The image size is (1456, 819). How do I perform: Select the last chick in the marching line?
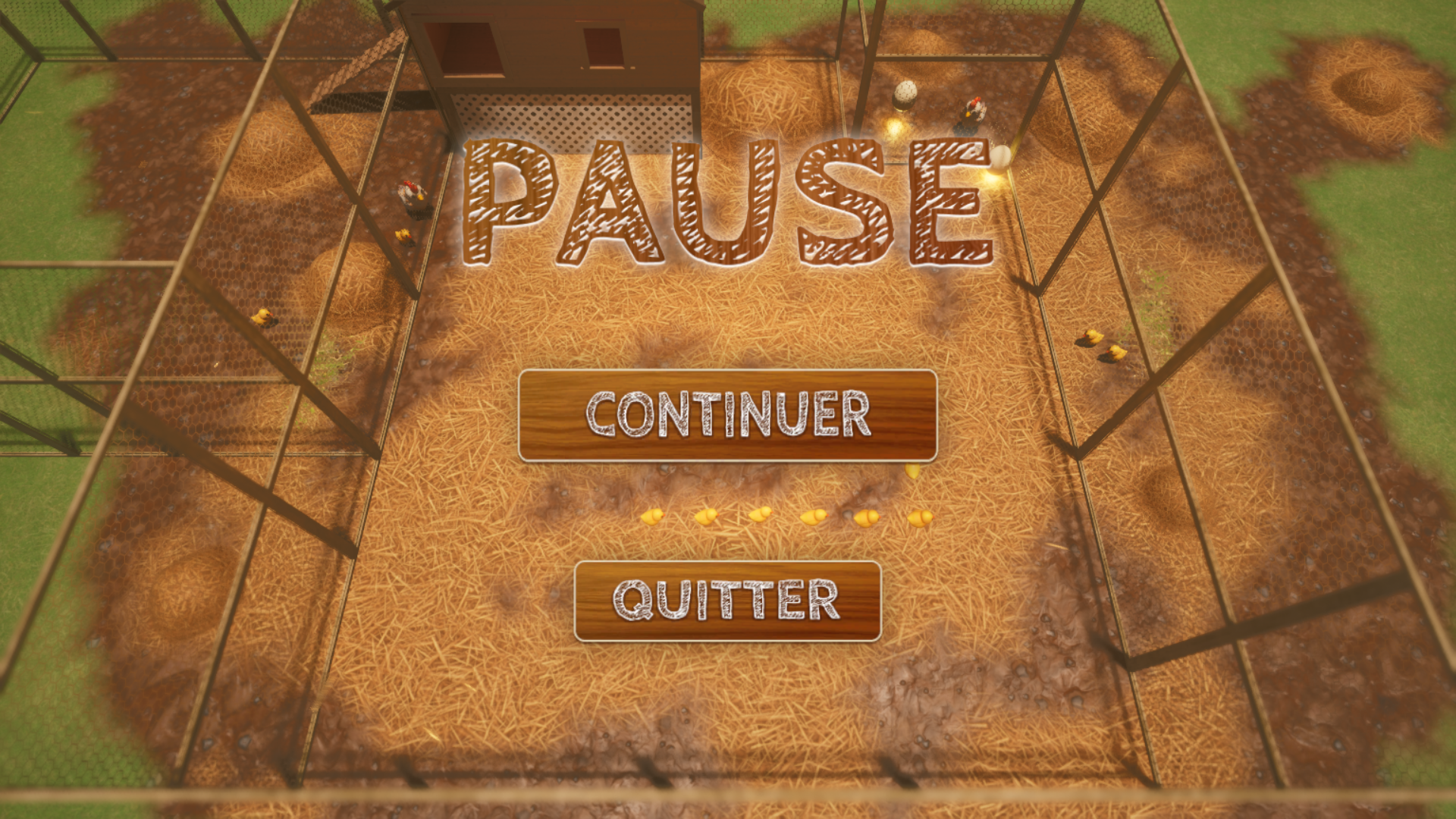click(654, 517)
